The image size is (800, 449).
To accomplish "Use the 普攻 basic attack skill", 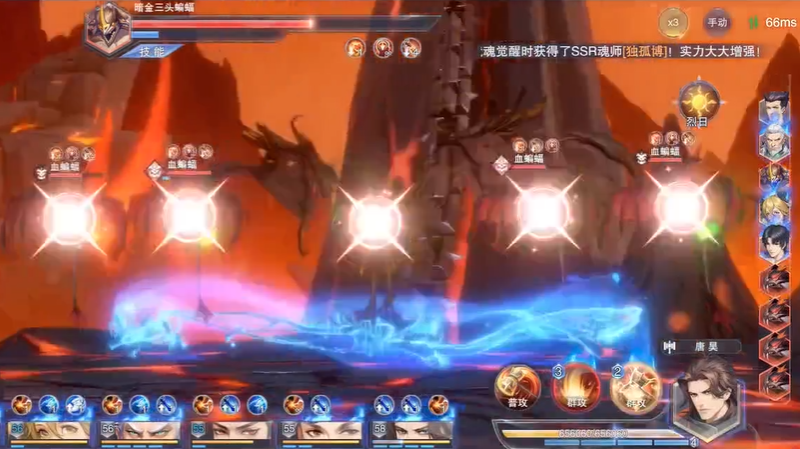I will tap(516, 387).
